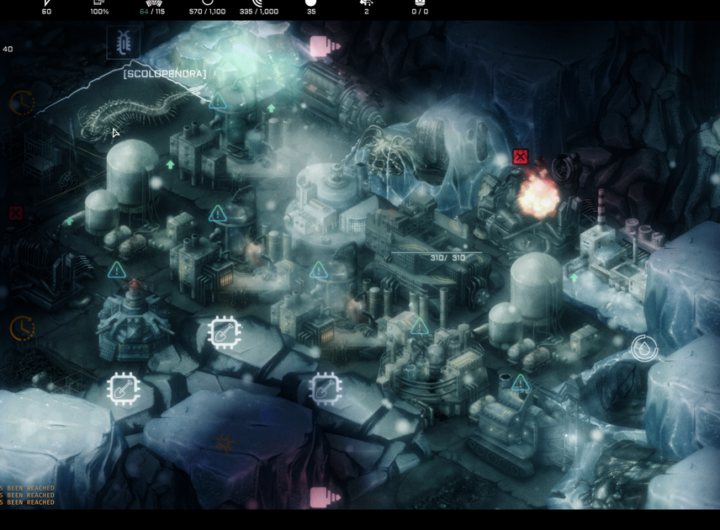This screenshot has height=530, width=720.
Task: Activate the circular water droplet icon
Action: click(643, 348)
